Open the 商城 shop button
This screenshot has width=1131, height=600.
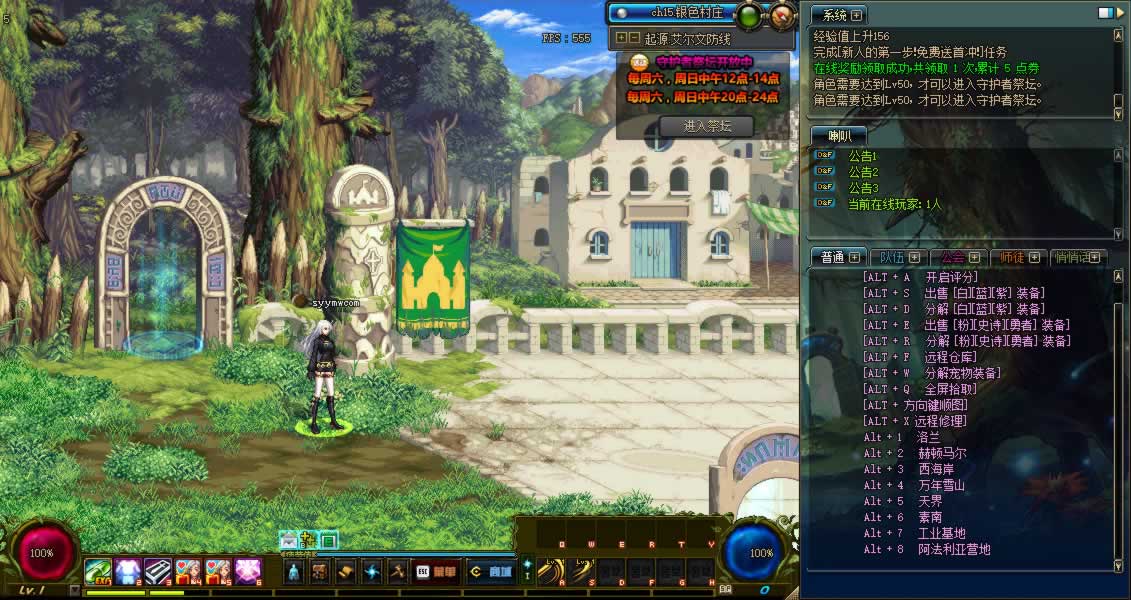coord(490,572)
